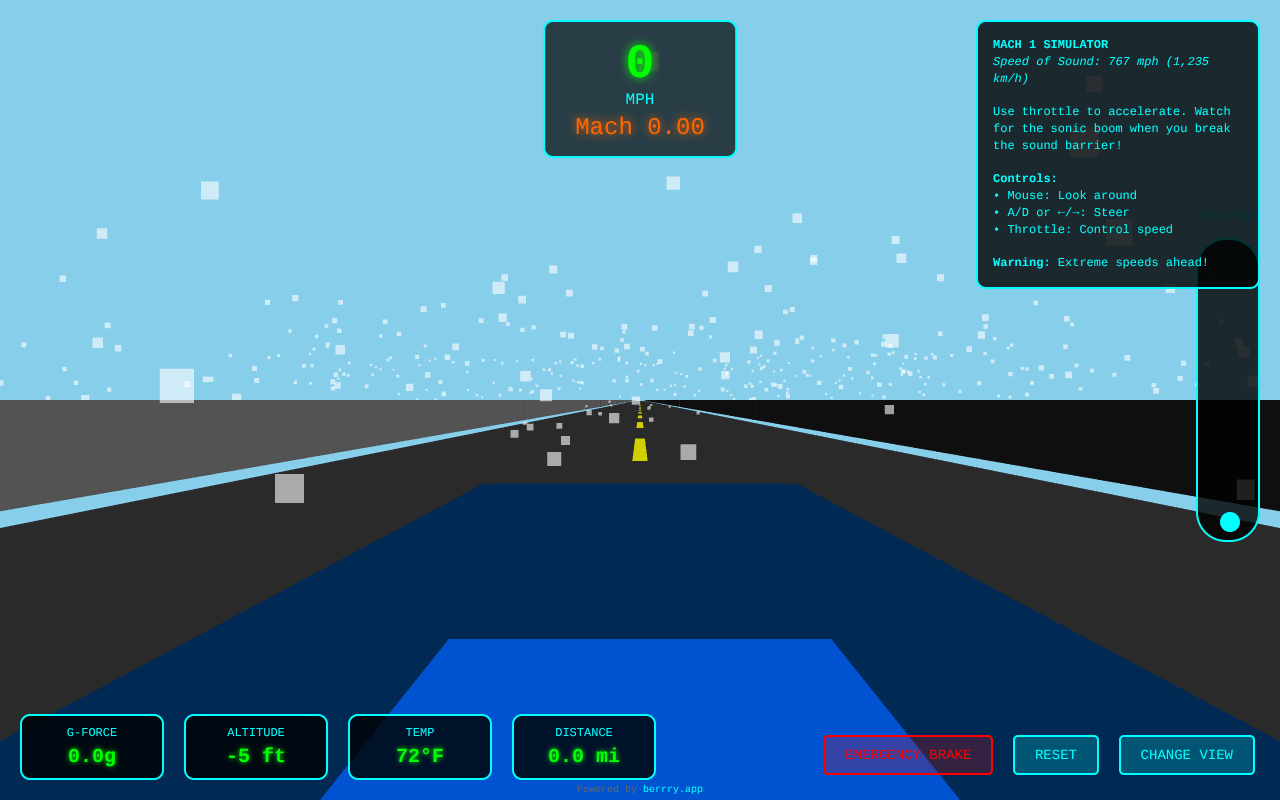Click the Controls heading in the instructions
This screenshot has height=800, width=1280.
1024,178
